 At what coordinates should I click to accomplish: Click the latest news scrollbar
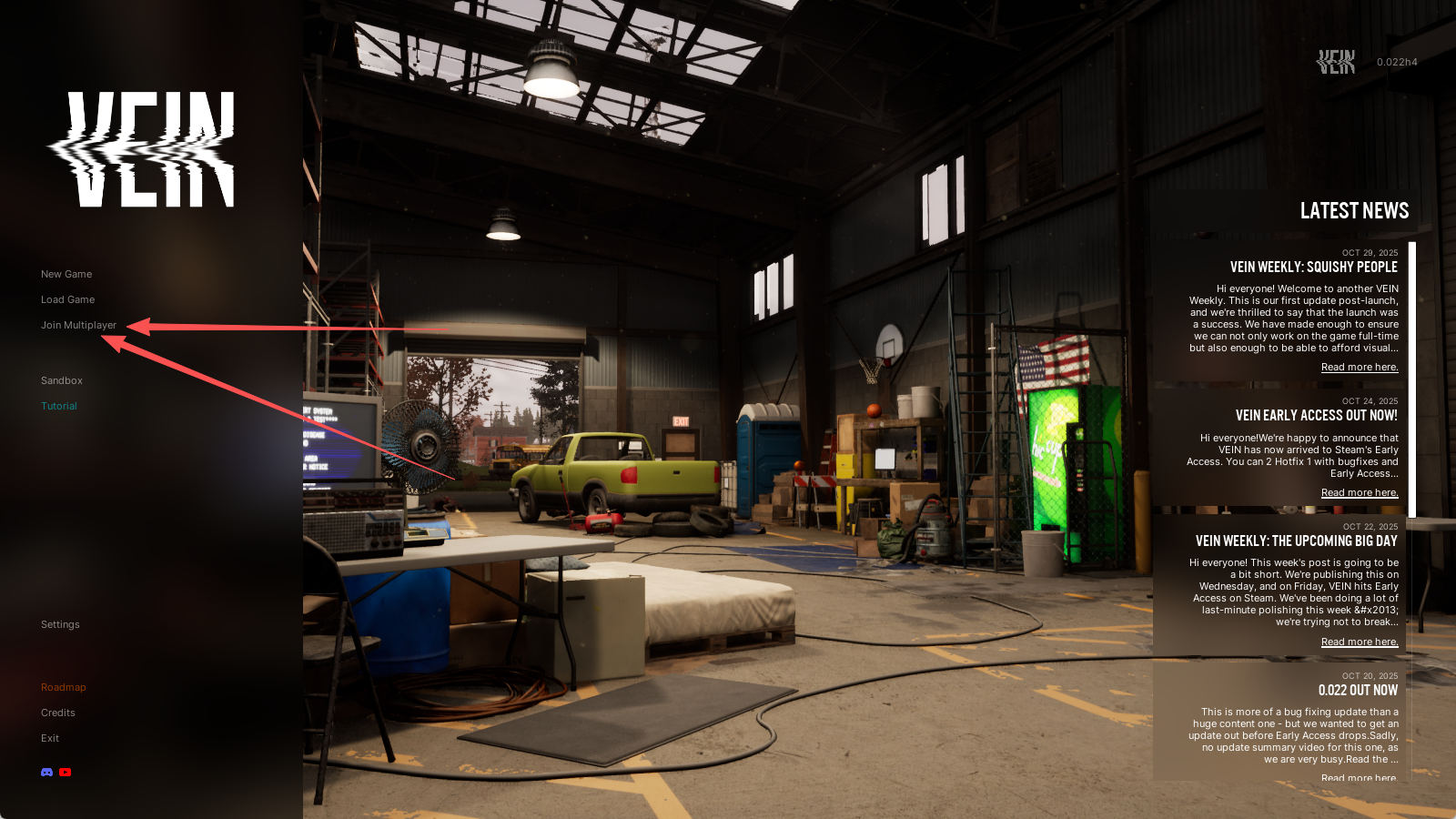(1412, 379)
